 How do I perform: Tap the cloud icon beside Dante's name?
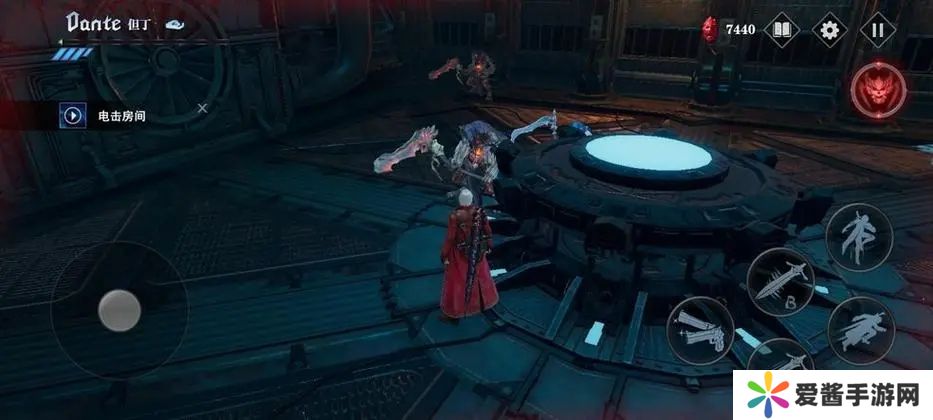[175, 24]
